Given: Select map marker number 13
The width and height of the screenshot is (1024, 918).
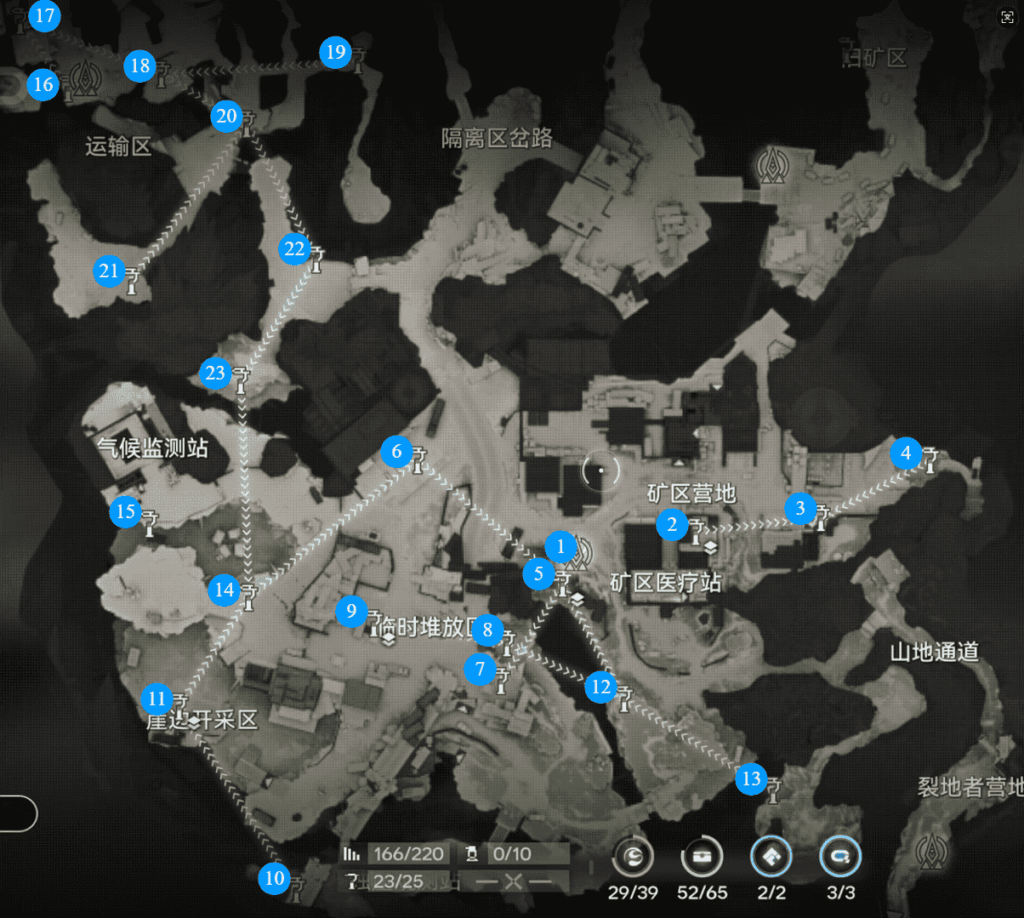Looking at the screenshot, I should pos(751,778).
